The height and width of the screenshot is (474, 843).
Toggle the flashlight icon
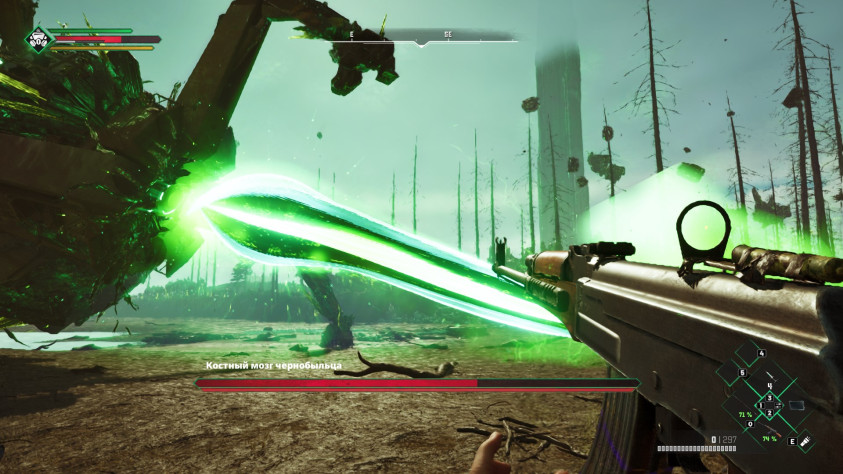(803, 440)
